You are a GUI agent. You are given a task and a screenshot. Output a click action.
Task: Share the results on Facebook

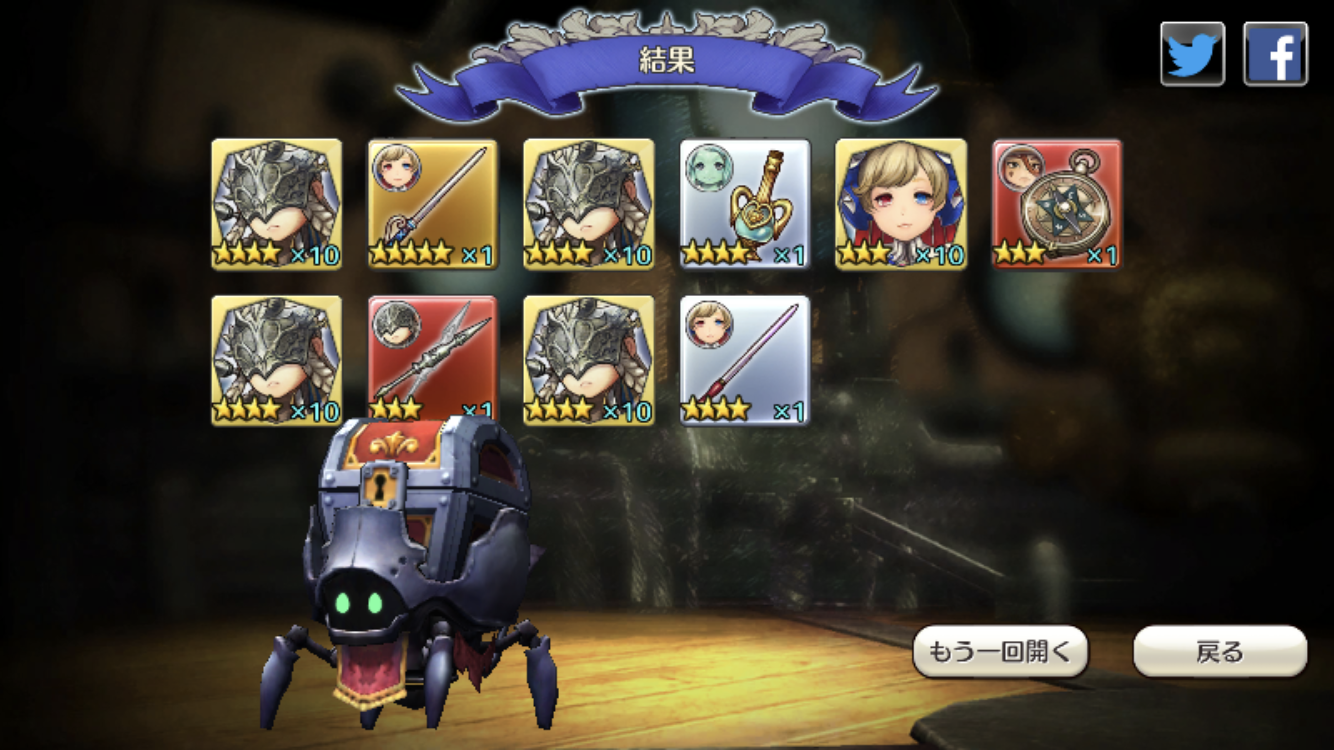tap(1275, 54)
